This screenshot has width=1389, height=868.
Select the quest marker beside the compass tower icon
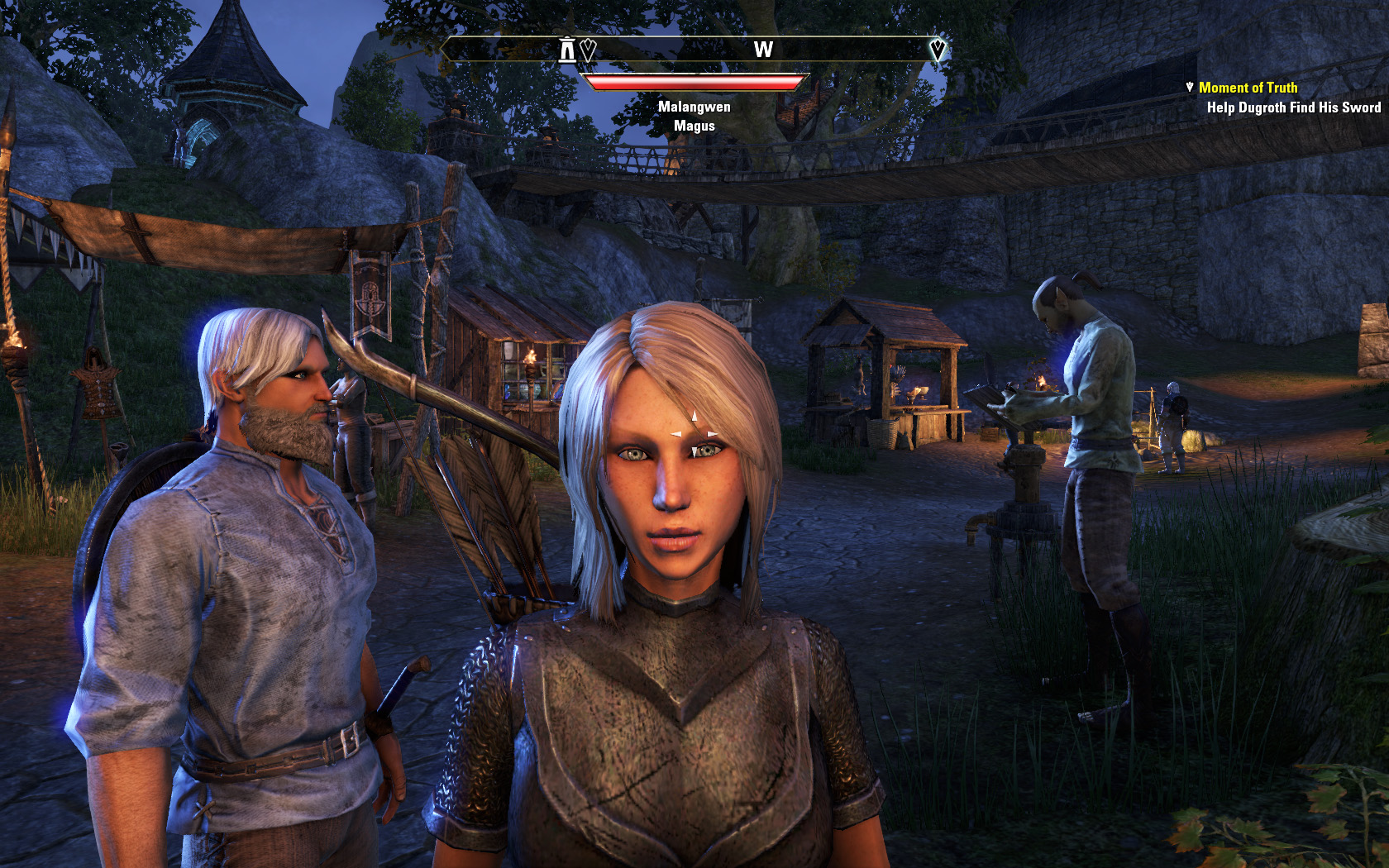(588, 50)
